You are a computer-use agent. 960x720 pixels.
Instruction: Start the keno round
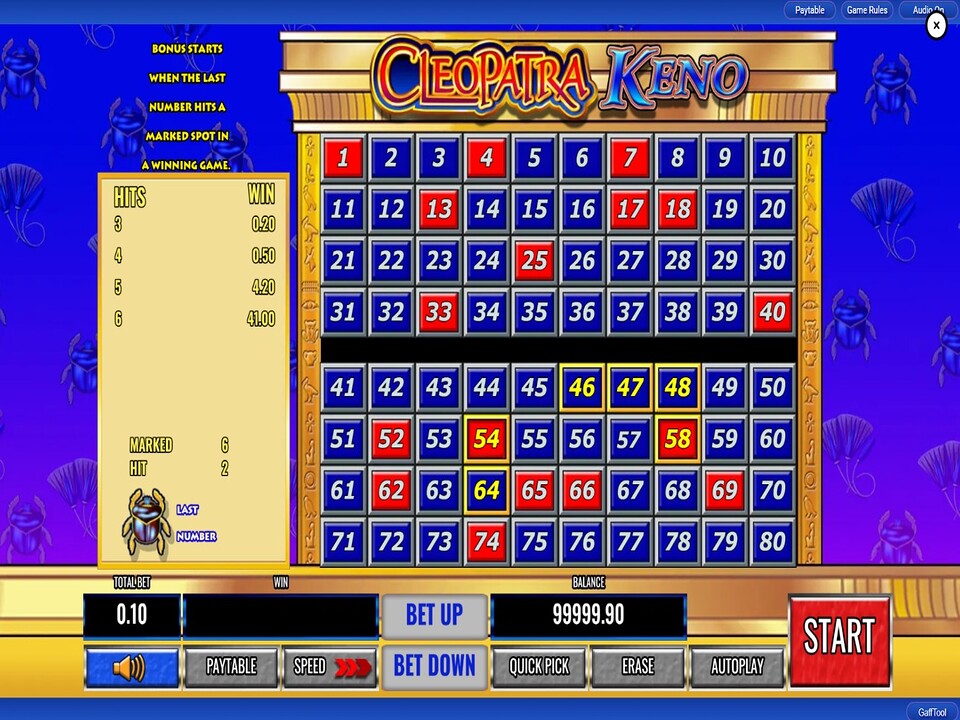839,640
